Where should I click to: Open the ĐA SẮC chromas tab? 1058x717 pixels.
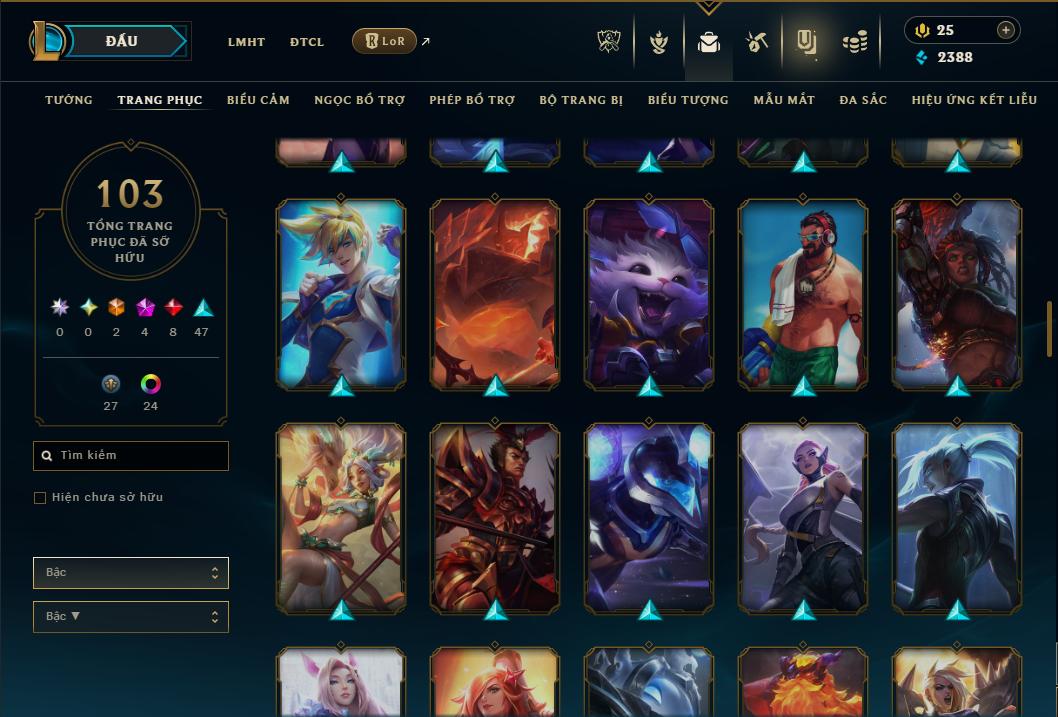[863, 100]
